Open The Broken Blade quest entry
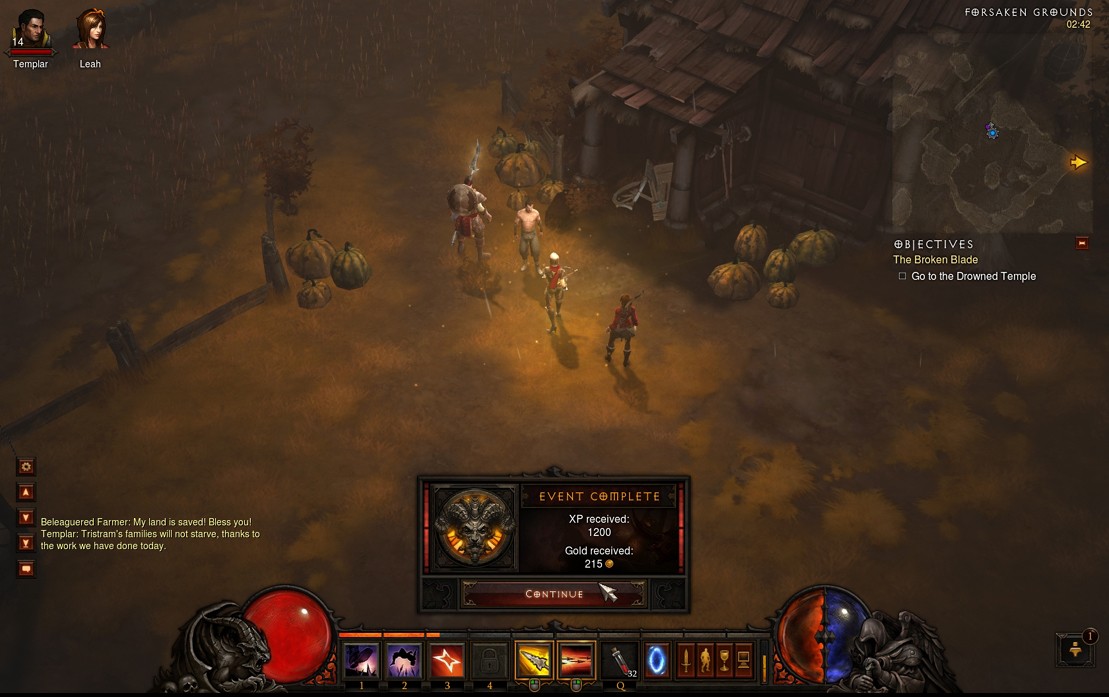 [935, 260]
